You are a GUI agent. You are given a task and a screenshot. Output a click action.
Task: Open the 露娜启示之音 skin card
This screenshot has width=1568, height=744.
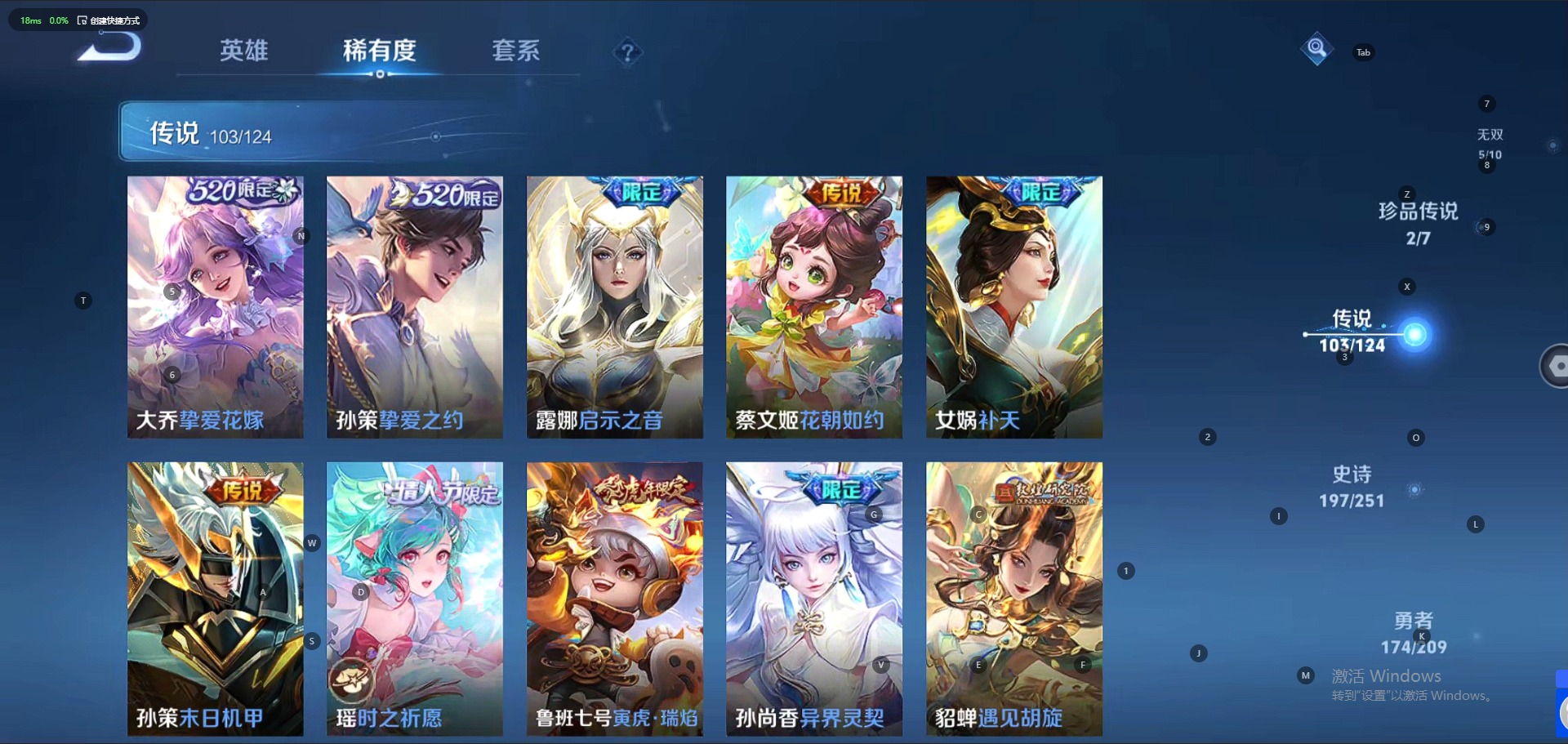click(x=615, y=307)
